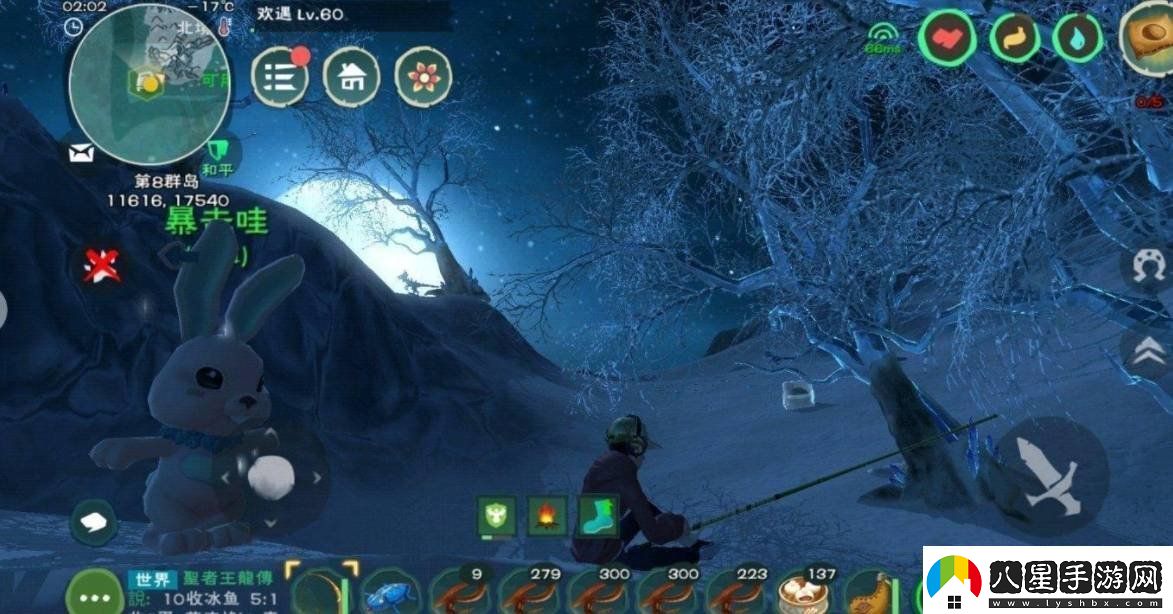This screenshot has width=1173, height=614.
Task: Tap the house icon button
Action: pyautogui.click(x=351, y=78)
